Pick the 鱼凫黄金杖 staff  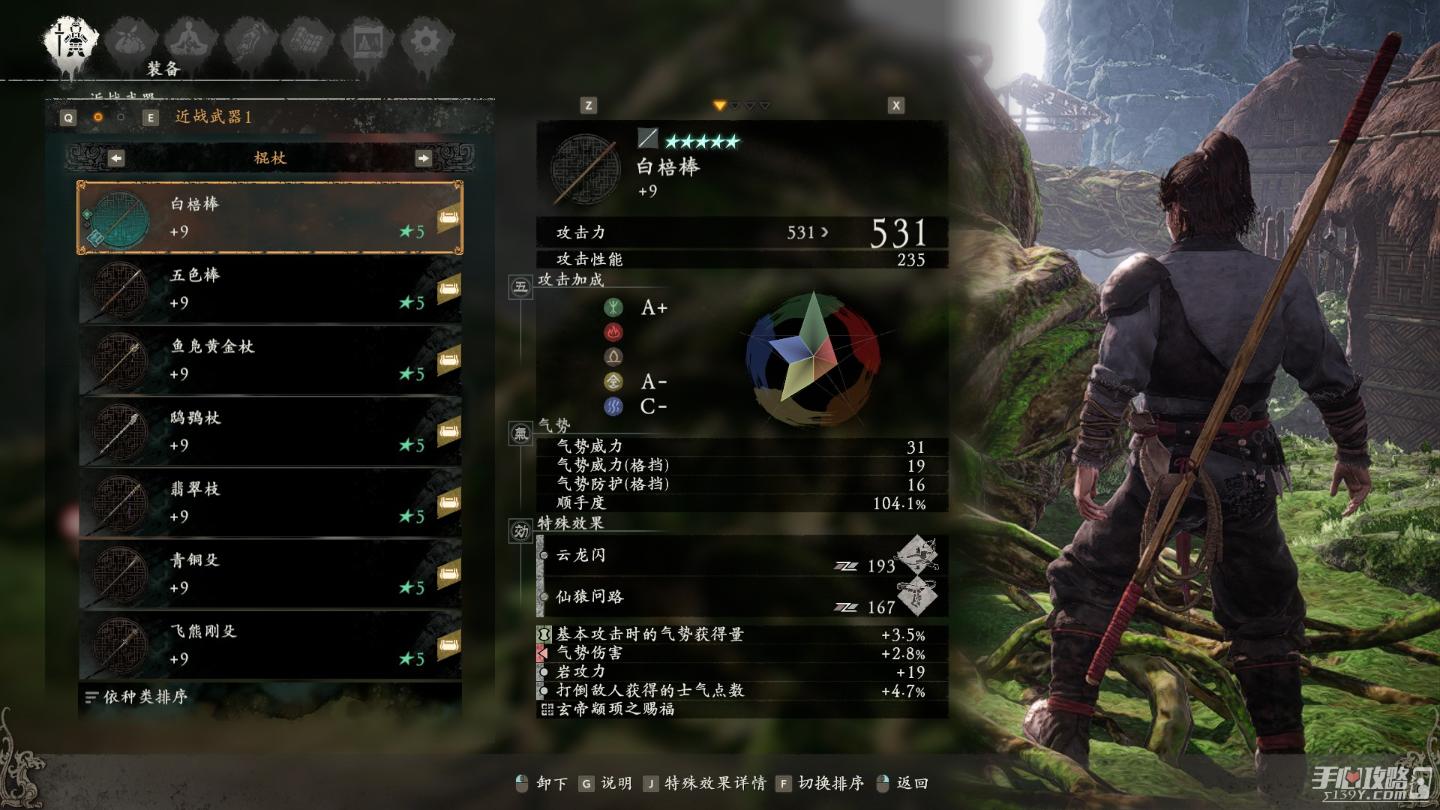point(269,360)
